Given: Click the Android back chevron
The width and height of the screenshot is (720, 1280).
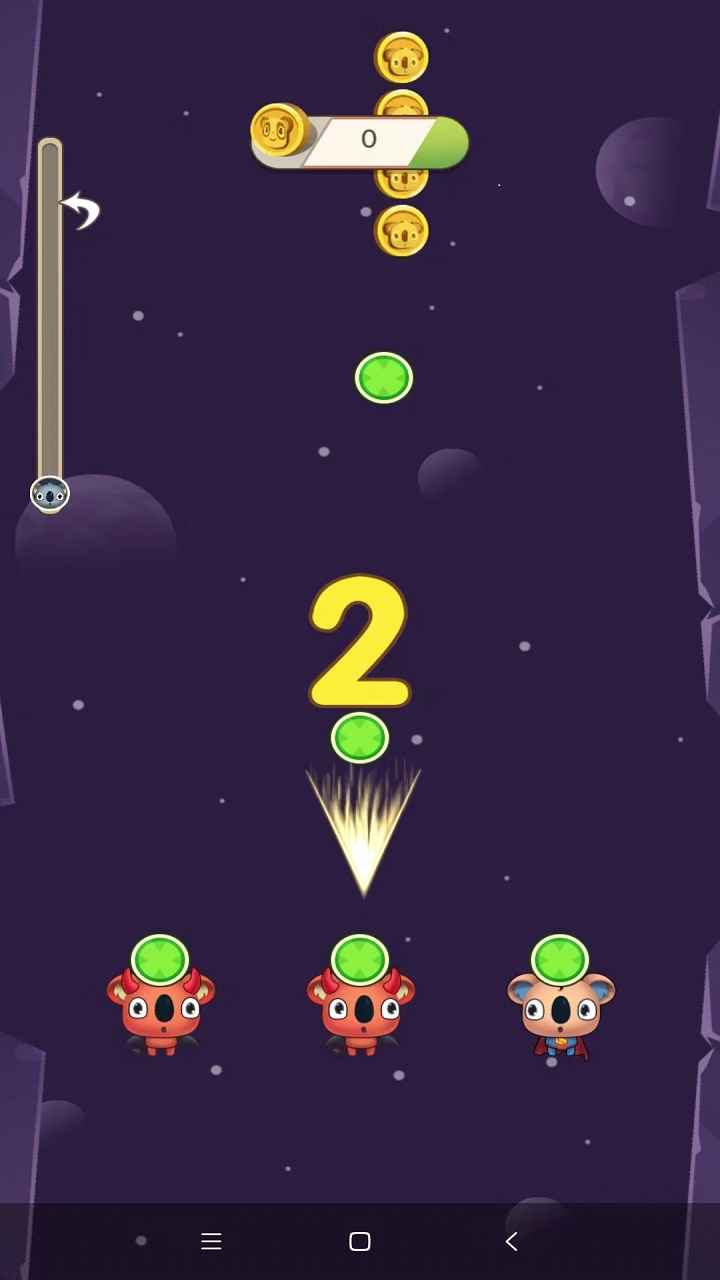Looking at the screenshot, I should point(511,1241).
